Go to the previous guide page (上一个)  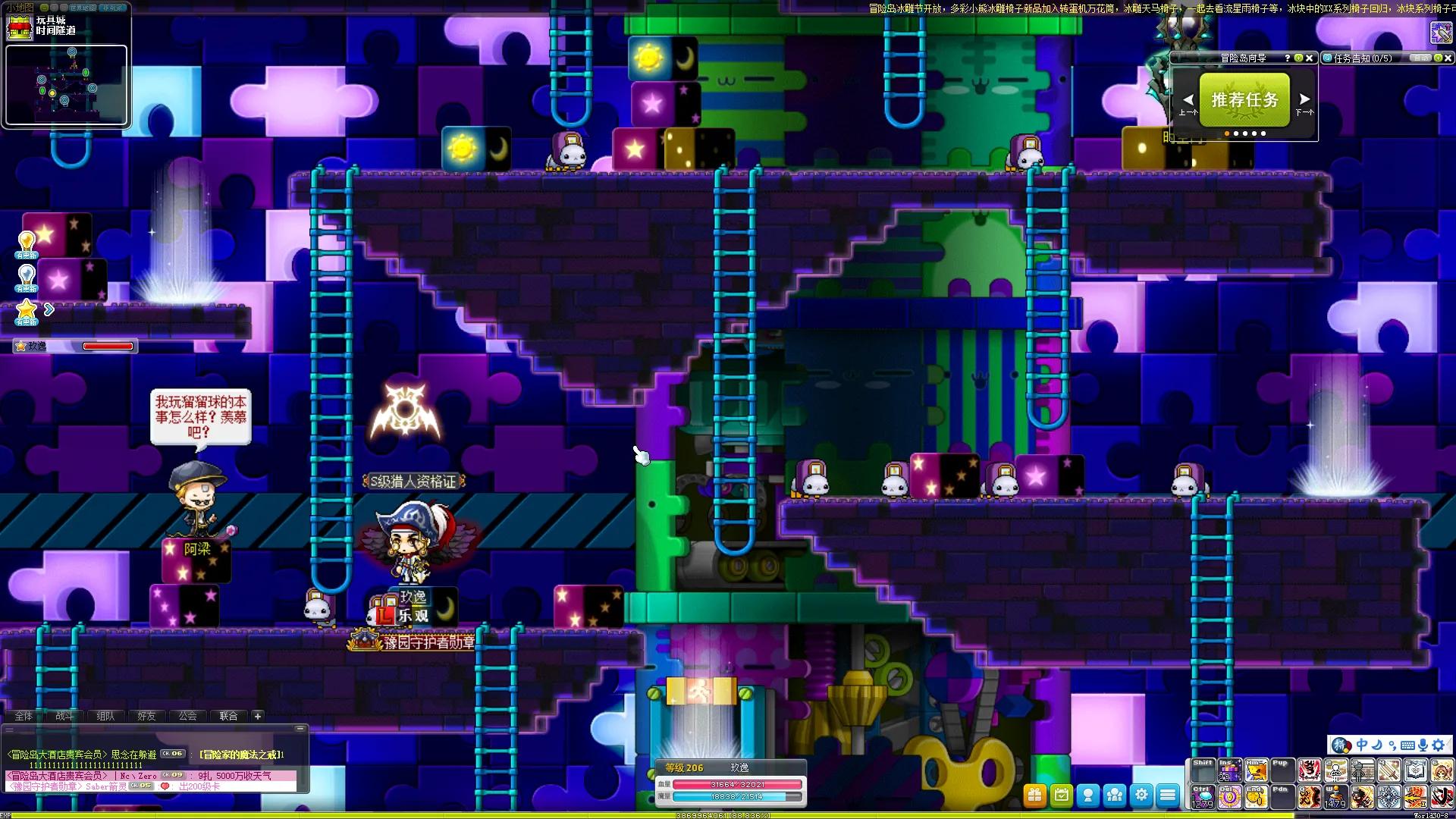pyautogui.click(x=1188, y=101)
